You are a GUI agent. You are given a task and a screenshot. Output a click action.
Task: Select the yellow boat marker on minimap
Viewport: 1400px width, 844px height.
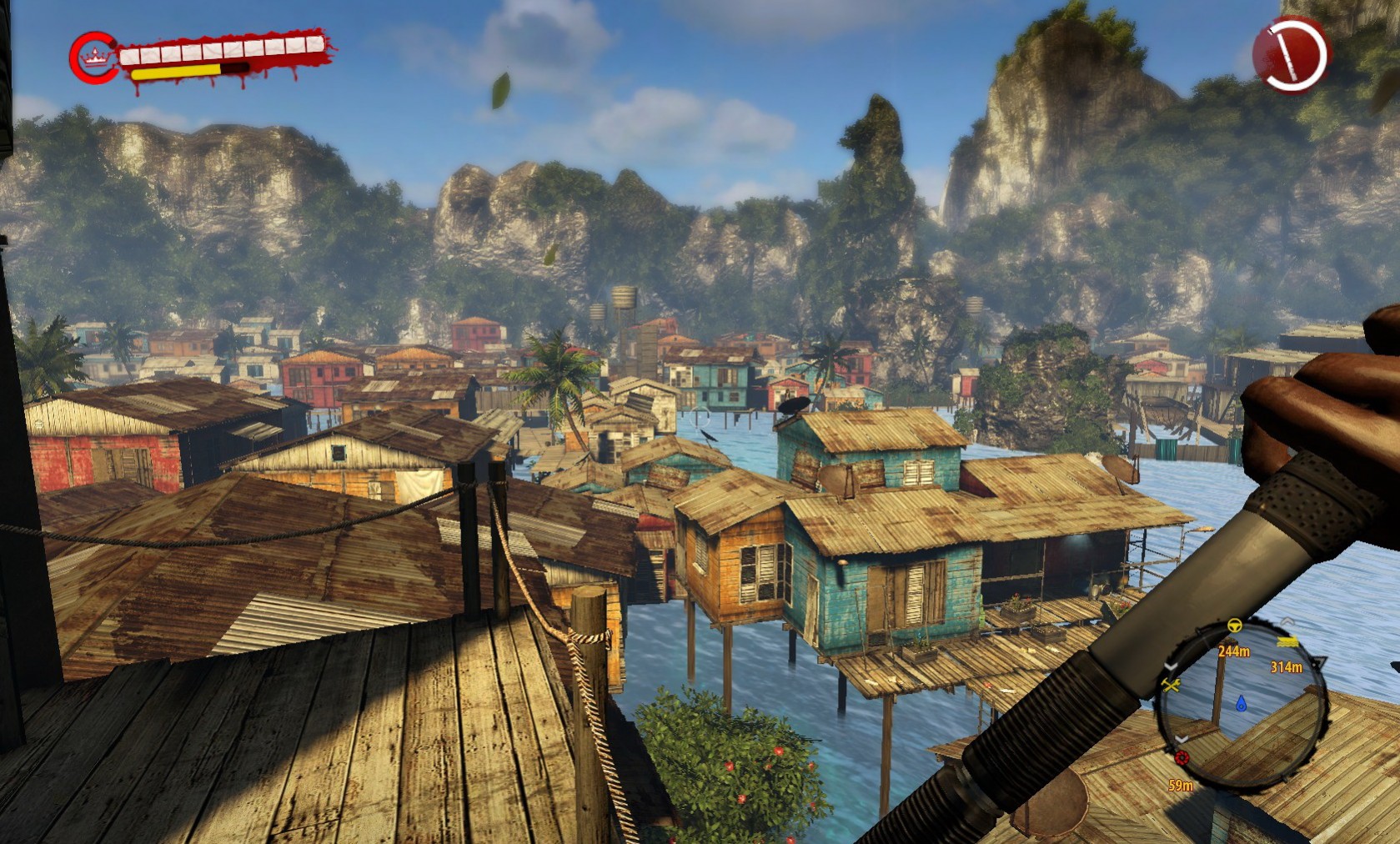coord(1287,641)
